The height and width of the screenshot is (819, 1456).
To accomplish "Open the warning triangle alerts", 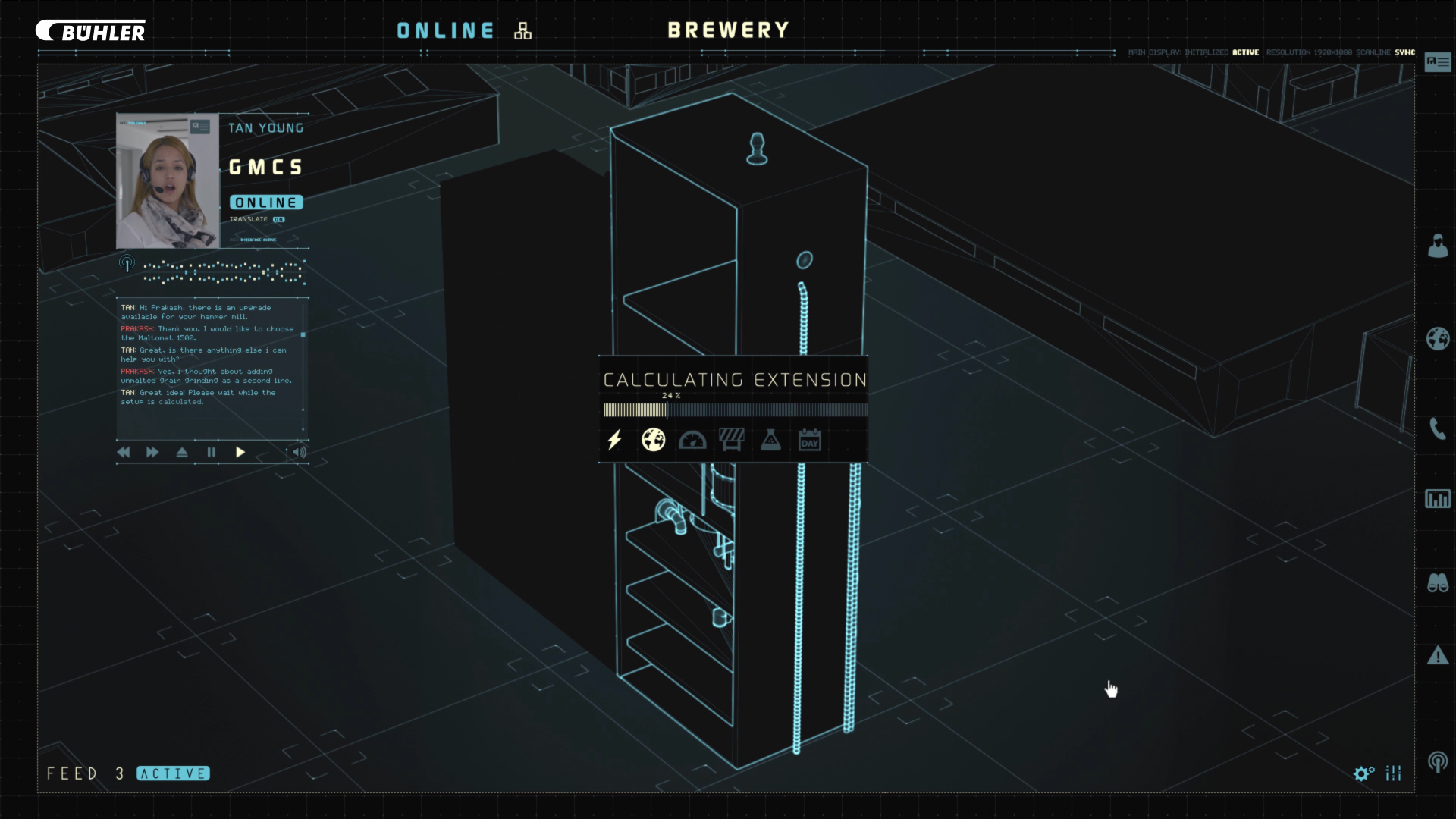I will 1438,655.
